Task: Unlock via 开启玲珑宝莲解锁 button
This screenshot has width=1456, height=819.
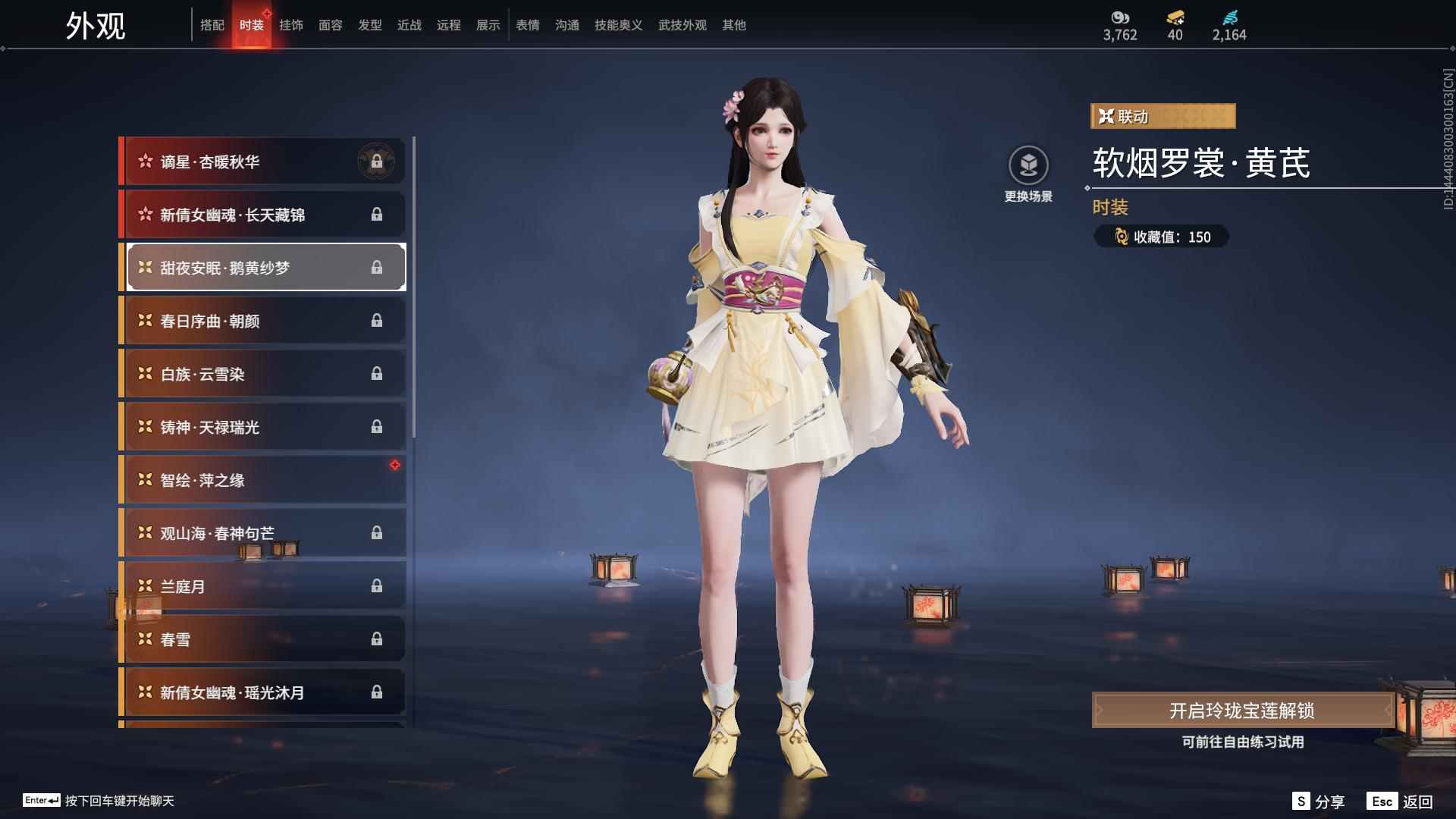Action: (x=1241, y=711)
